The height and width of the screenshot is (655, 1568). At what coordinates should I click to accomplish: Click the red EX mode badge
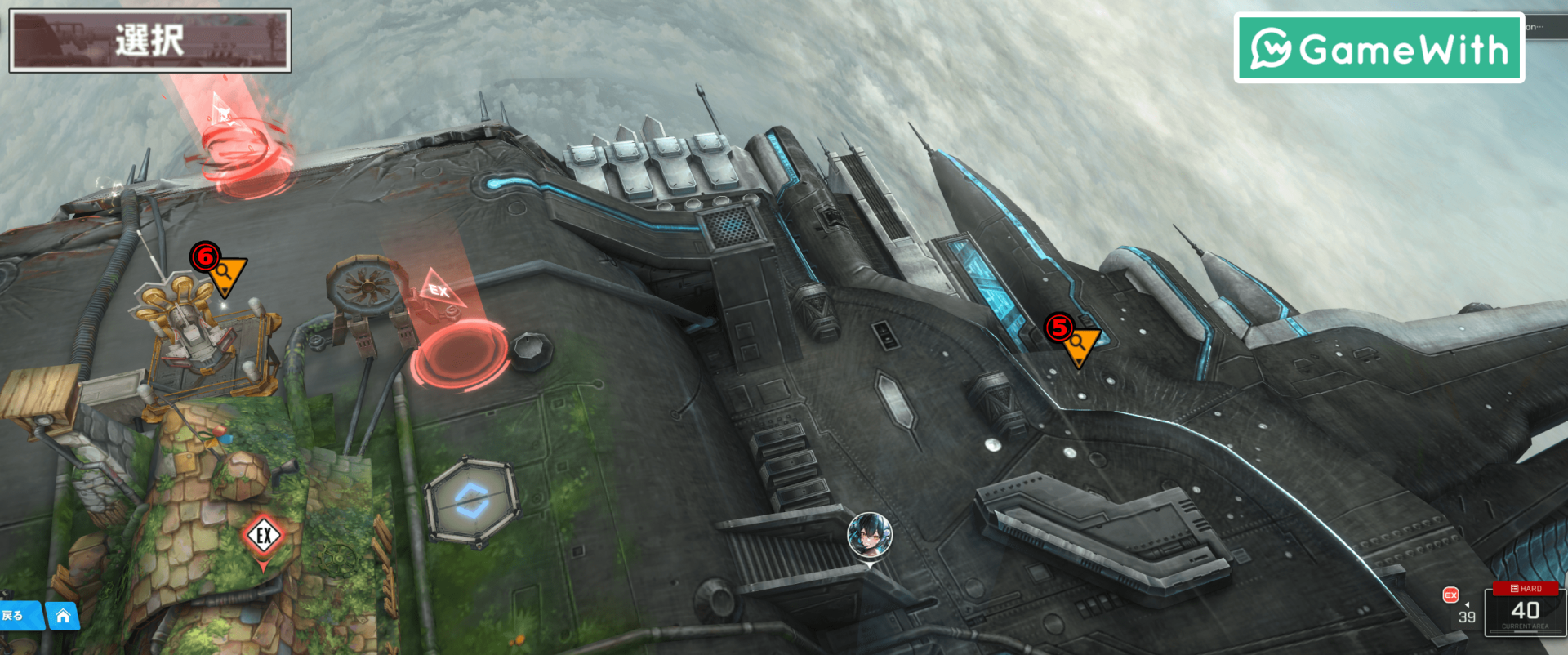[1450, 595]
